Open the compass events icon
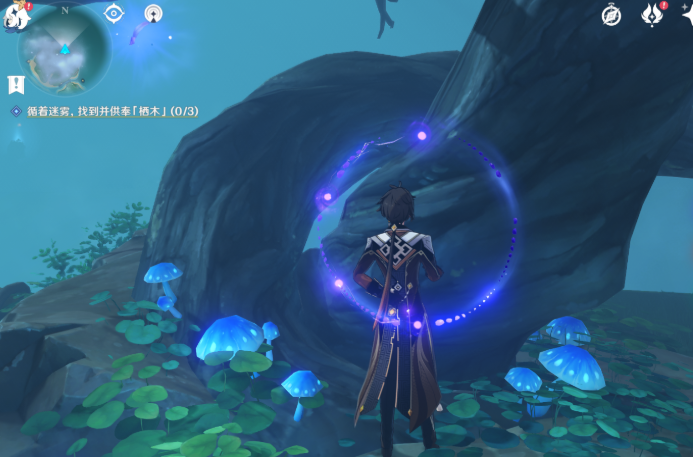The height and width of the screenshot is (457, 693). click(612, 15)
